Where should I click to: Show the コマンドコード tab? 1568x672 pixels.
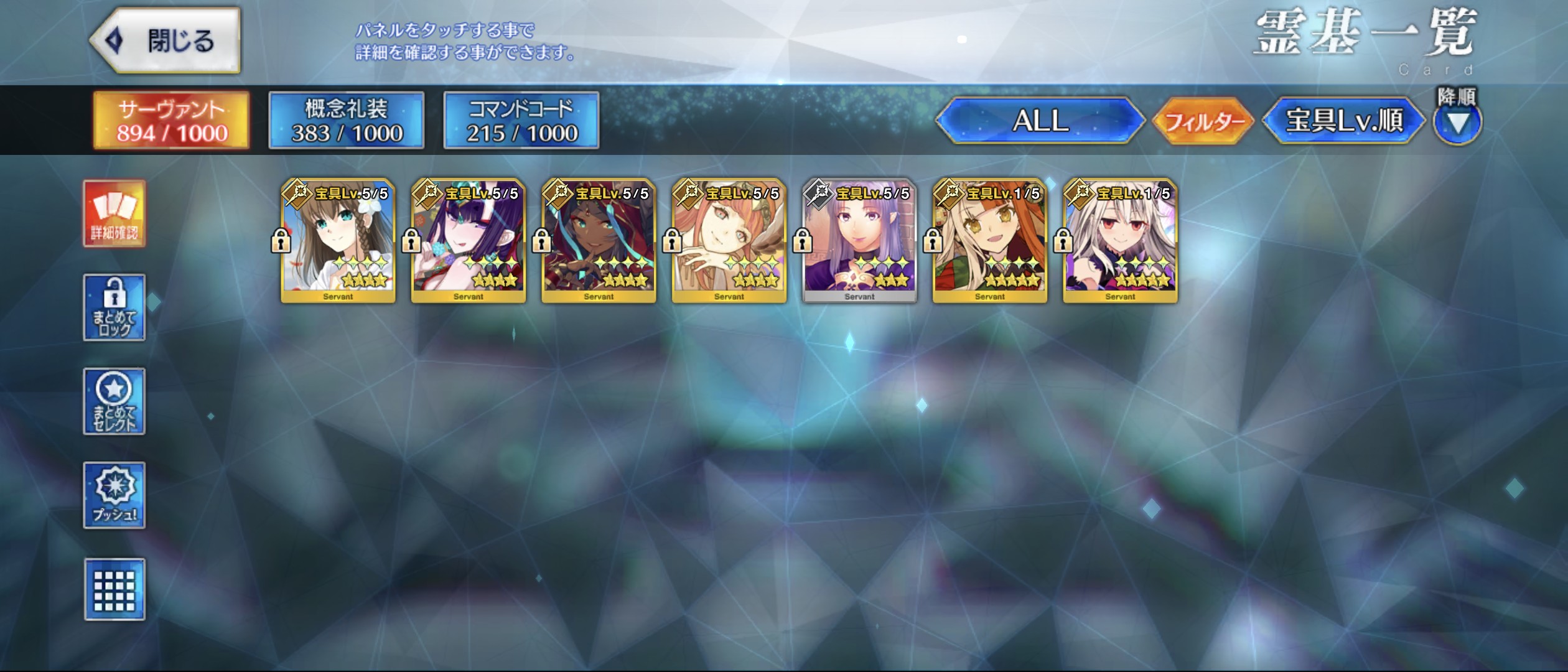521,121
